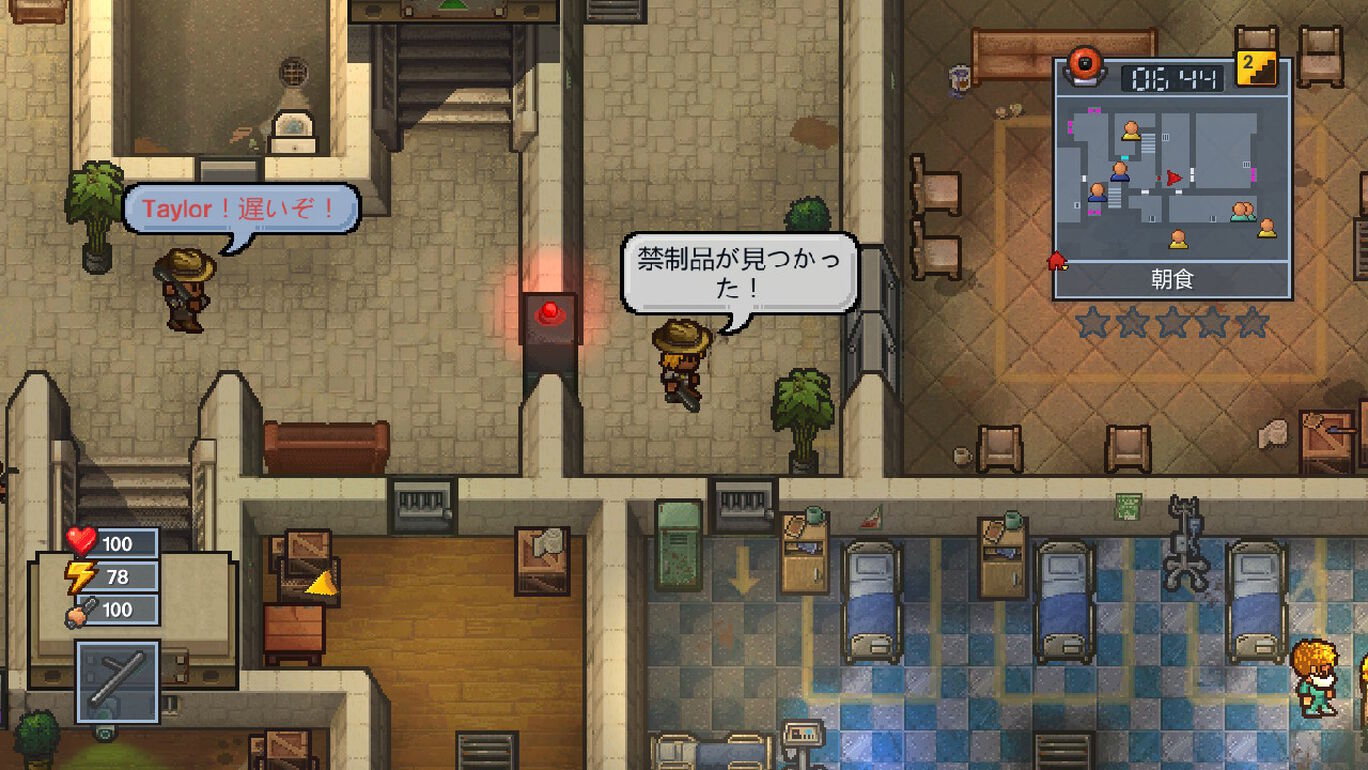
Task: Select the red objective arrow on the minimap
Action: [x=1171, y=178]
